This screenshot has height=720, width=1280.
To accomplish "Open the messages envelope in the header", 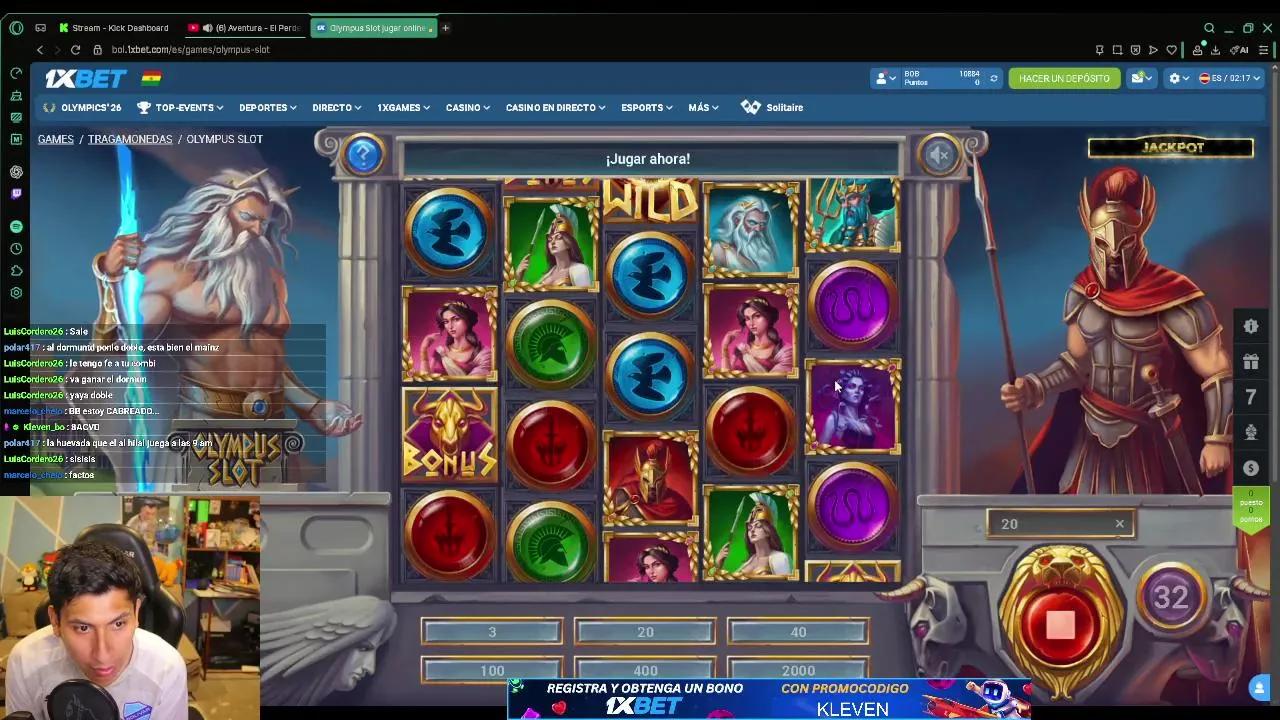I will point(1139,77).
